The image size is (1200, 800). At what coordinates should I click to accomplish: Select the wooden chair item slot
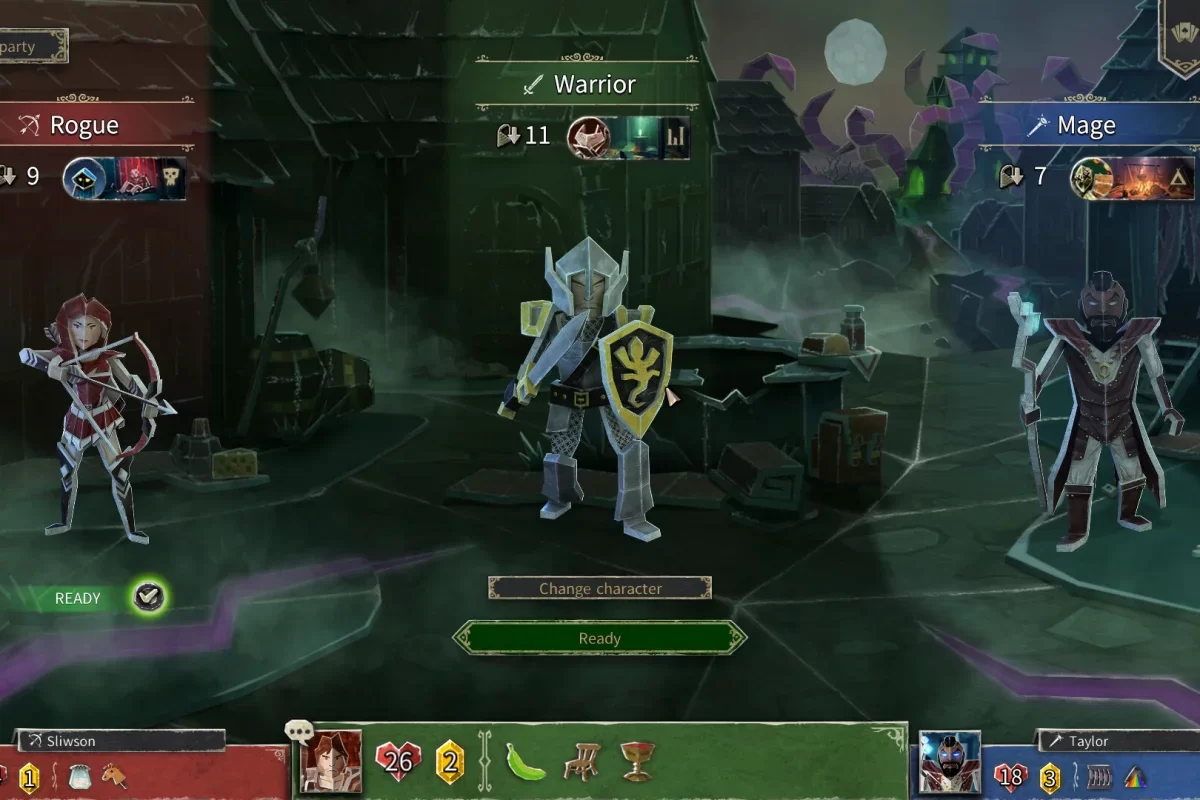coord(581,762)
